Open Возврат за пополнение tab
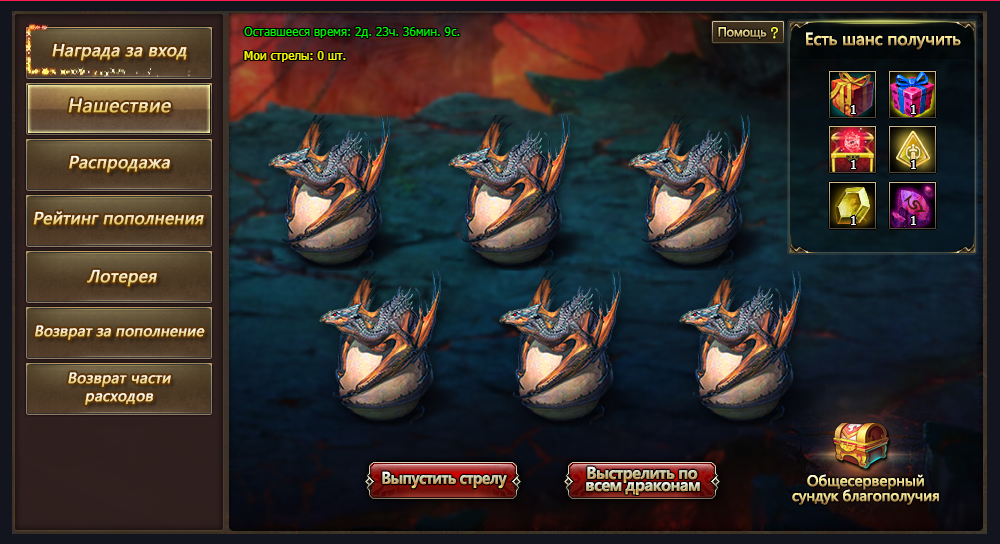 (x=119, y=332)
